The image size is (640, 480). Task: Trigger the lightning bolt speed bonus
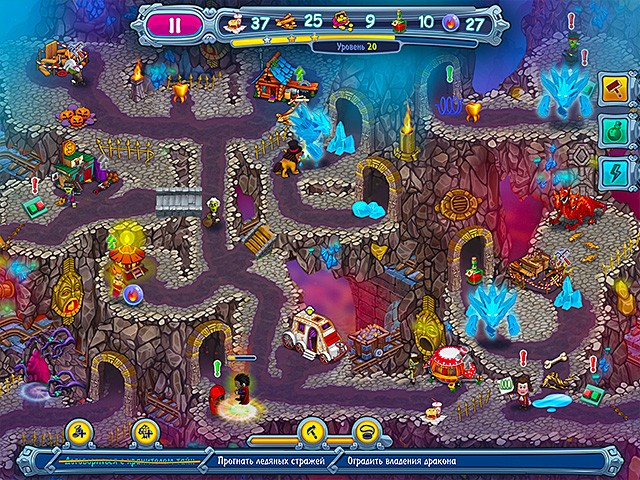pyautogui.click(x=612, y=174)
